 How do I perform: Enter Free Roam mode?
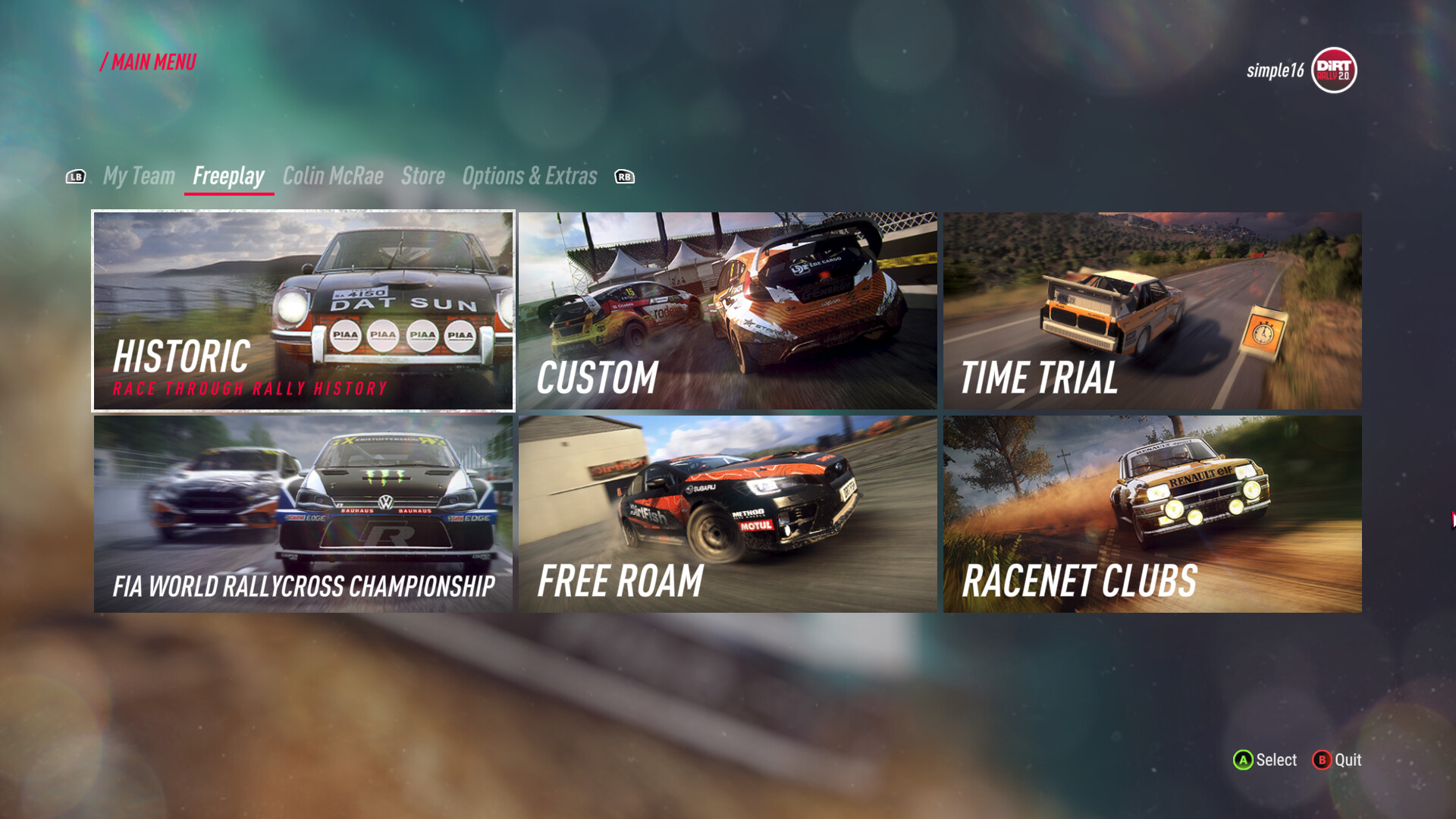(727, 513)
